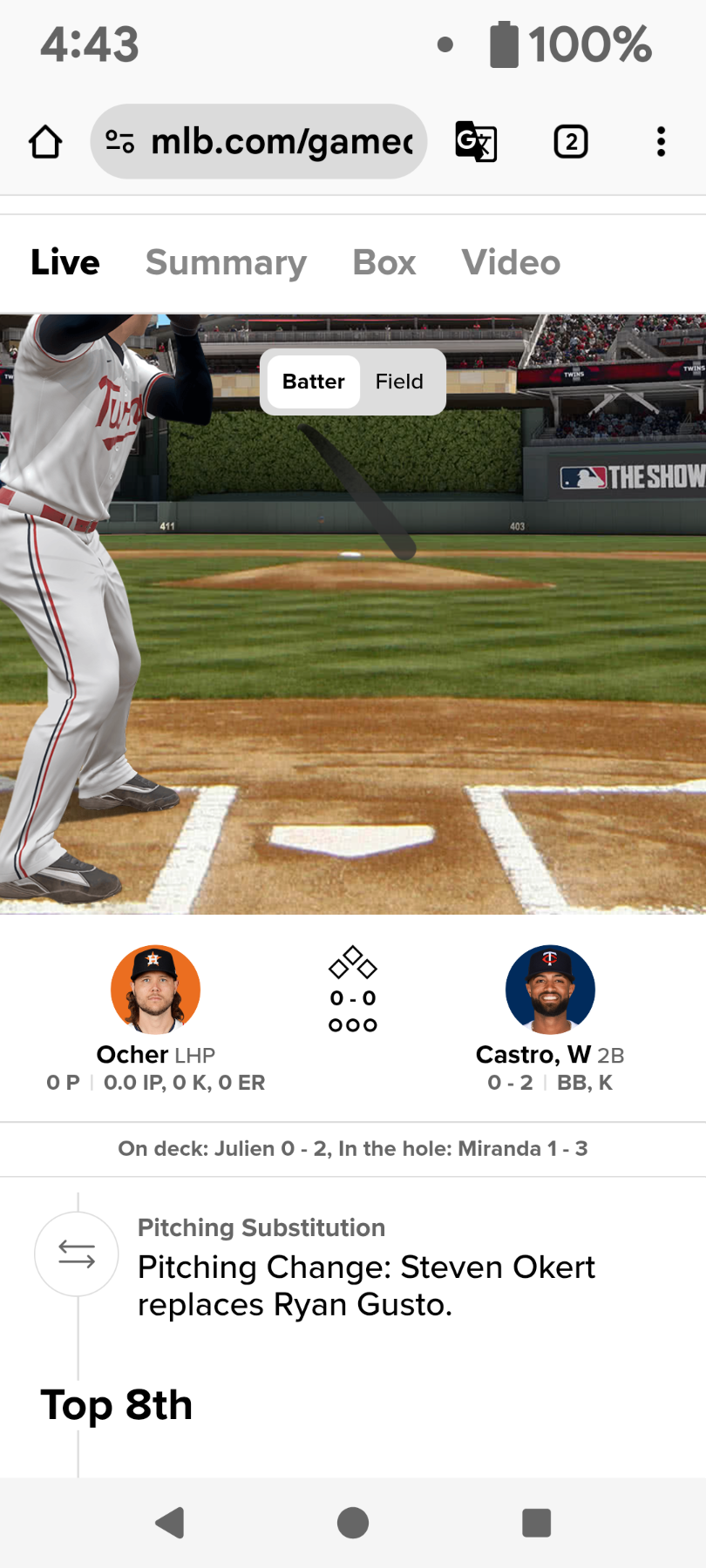Select the Live tab
706x1568 pixels.
(65, 263)
